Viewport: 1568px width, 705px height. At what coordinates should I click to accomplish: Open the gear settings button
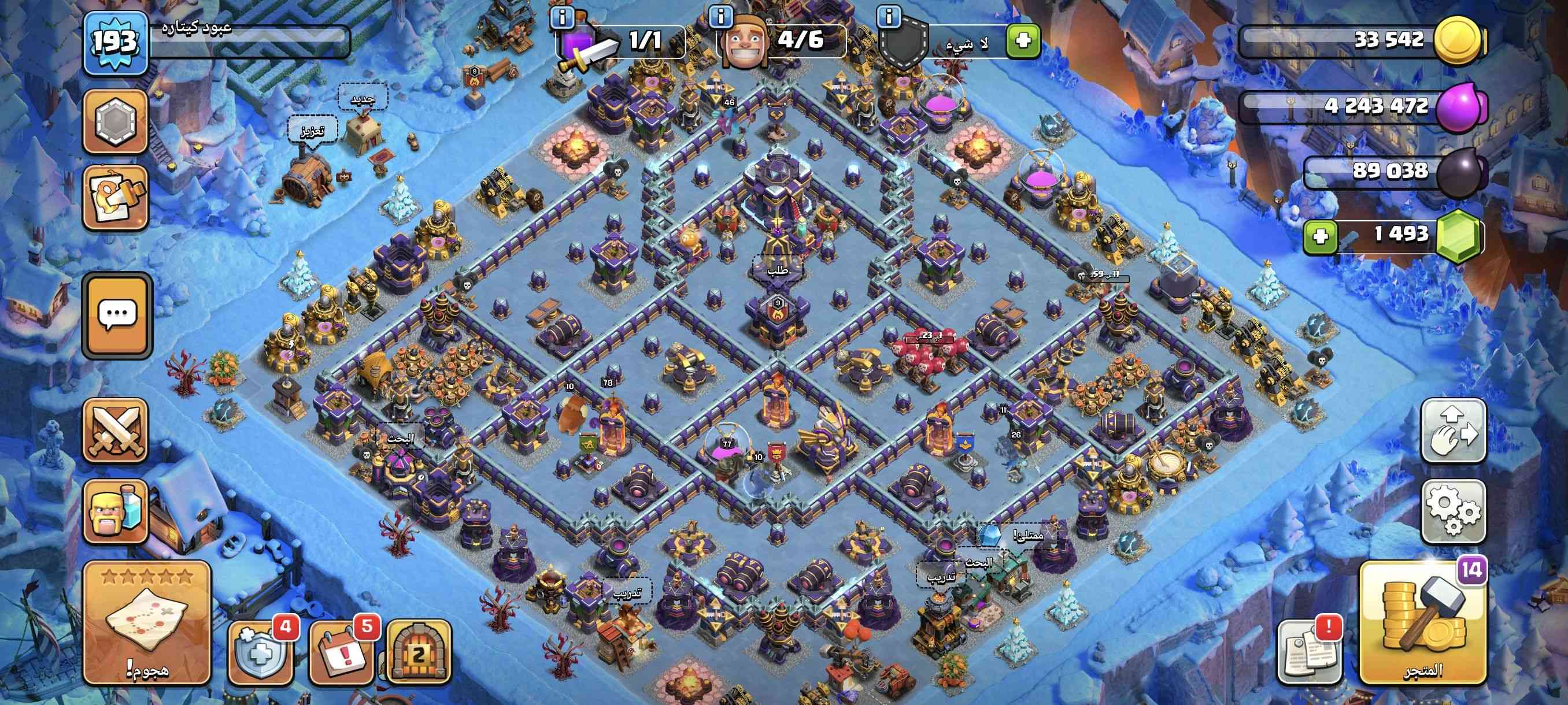1453,510
